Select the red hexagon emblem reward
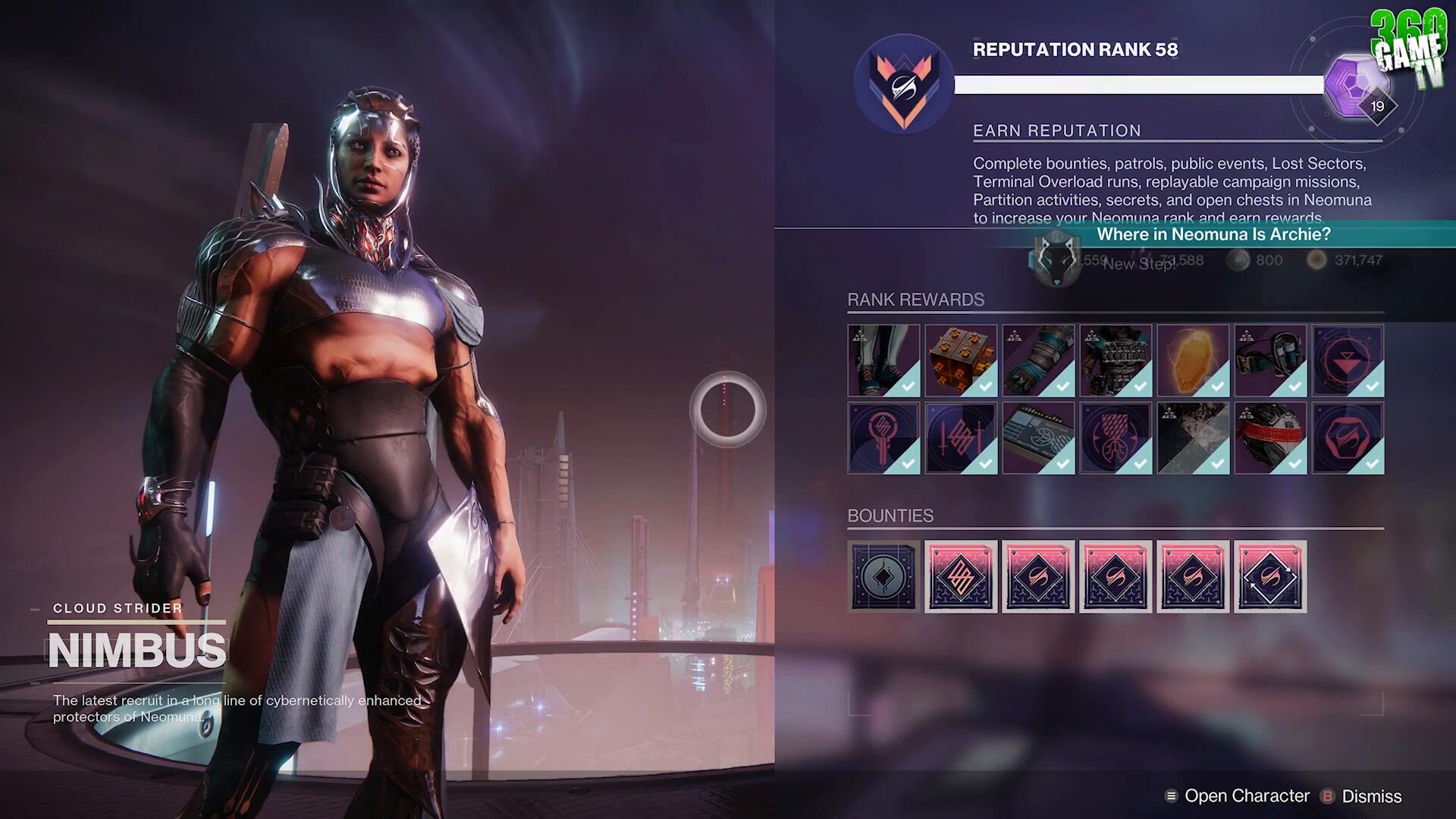This screenshot has width=1456, height=819. 1348,438
